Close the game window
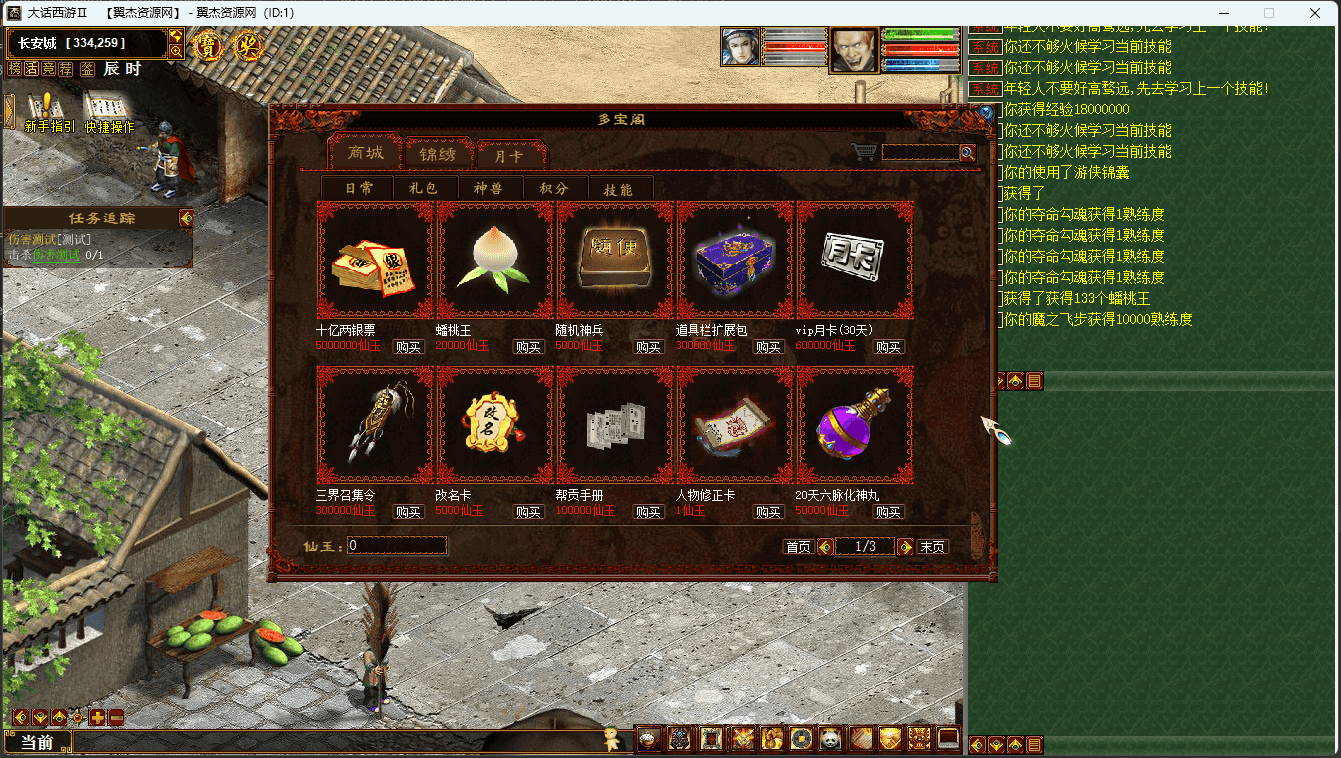1341x758 pixels. pyautogui.click(x=1315, y=13)
